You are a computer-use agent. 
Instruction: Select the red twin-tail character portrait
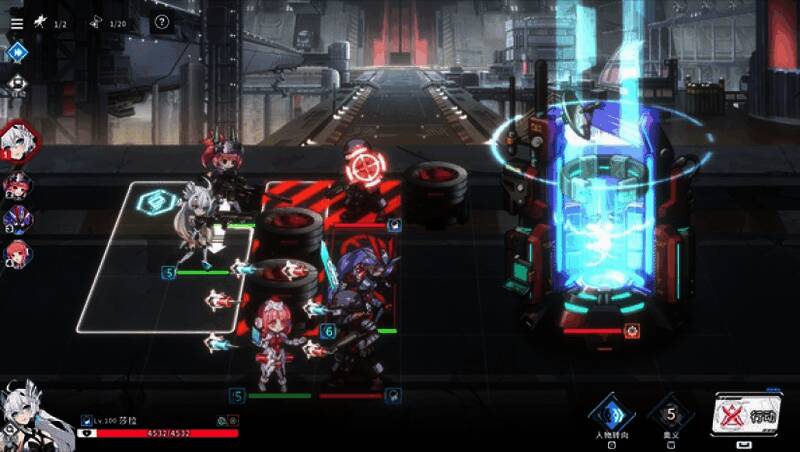[17, 185]
